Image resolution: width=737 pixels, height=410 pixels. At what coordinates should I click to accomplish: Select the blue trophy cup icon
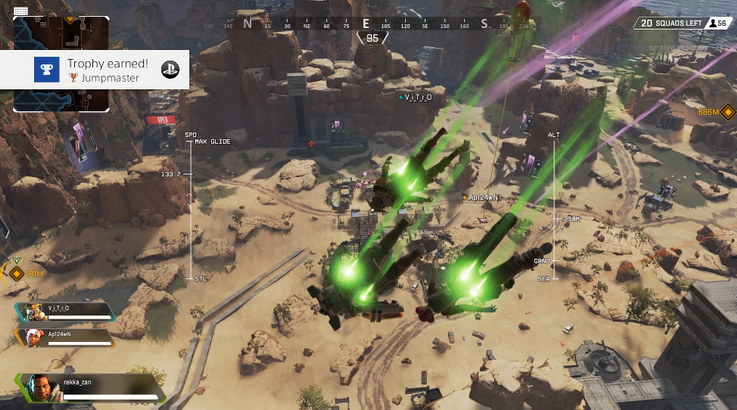tap(45, 69)
